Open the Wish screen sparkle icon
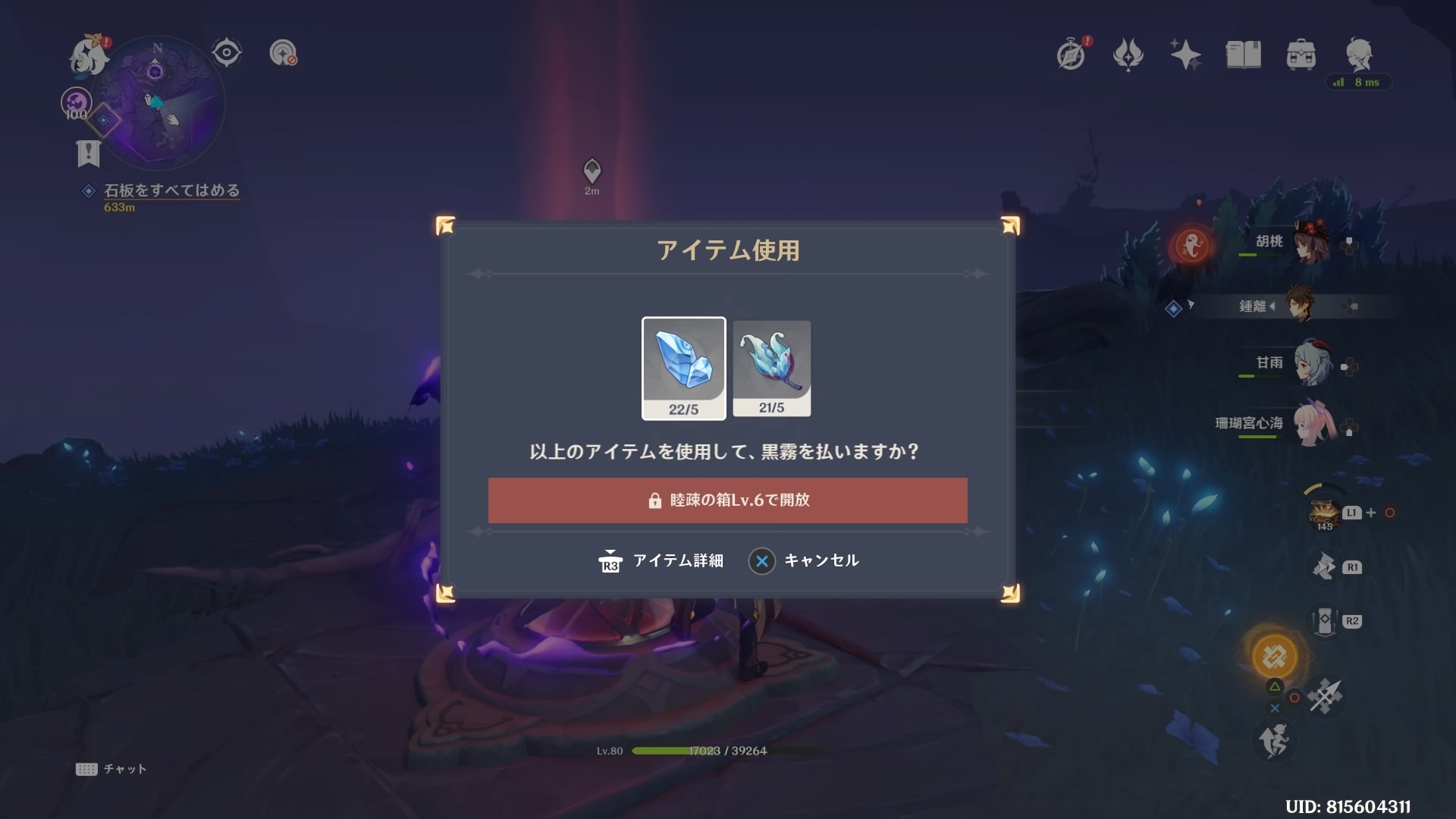The image size is (1456, 819). 1186,53
